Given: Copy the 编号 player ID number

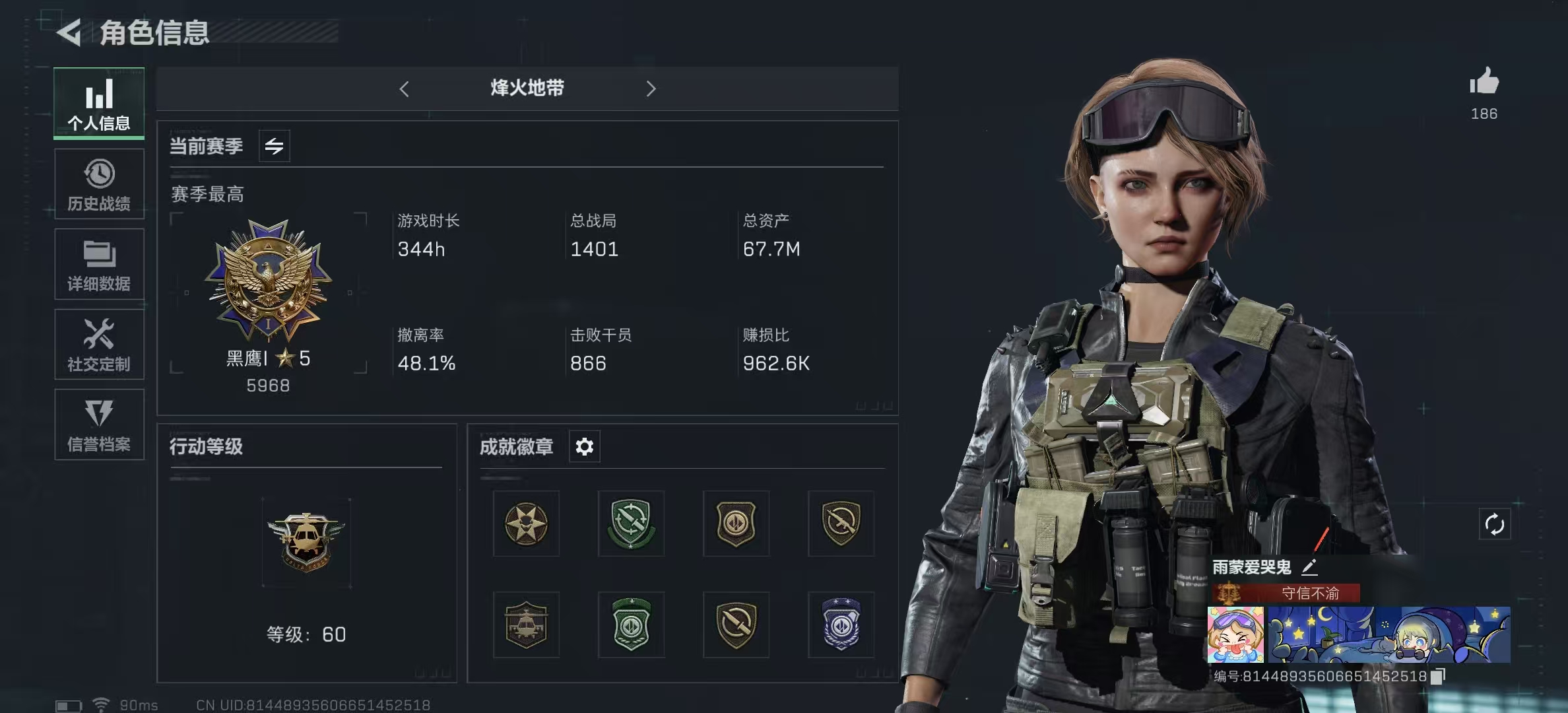Looking at the screenshot, I should 1438,676.
